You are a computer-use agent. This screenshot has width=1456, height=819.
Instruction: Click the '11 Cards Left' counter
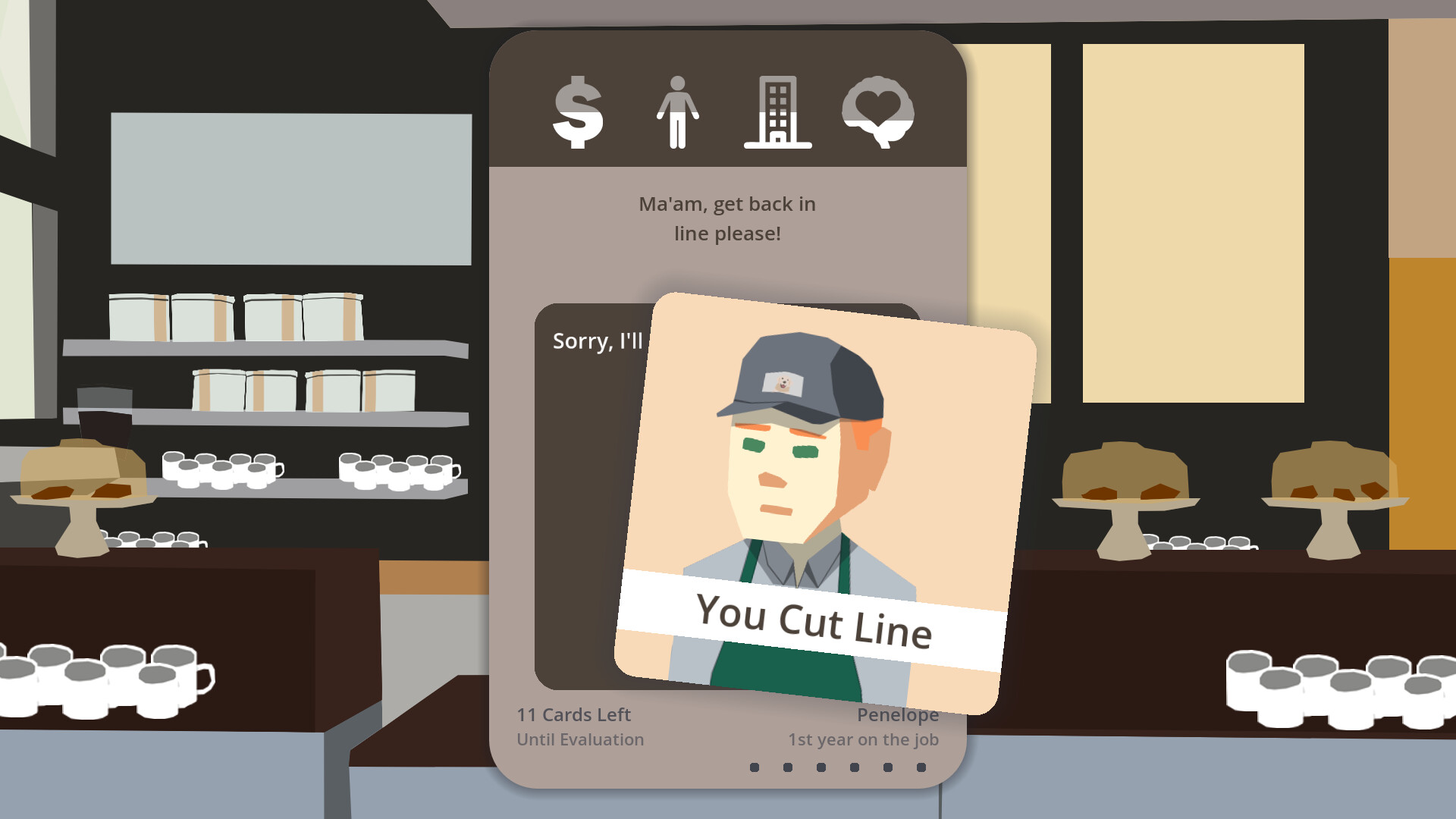click(573, 714)
